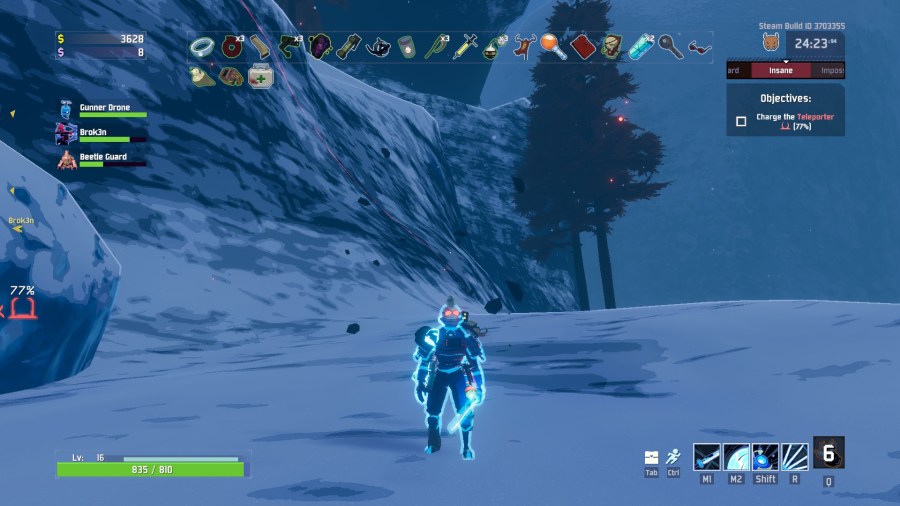Trigger the R special skill
Viewport: 900px width, 506px height.
pos(795,456)
